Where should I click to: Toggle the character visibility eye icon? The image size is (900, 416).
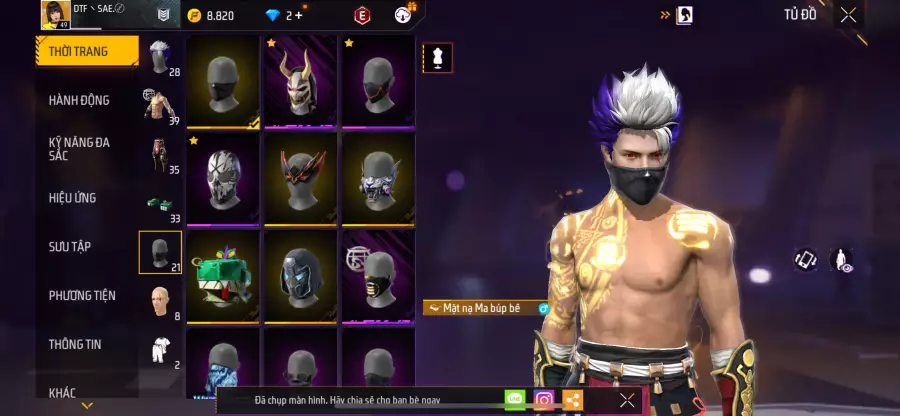click(841, 260)
